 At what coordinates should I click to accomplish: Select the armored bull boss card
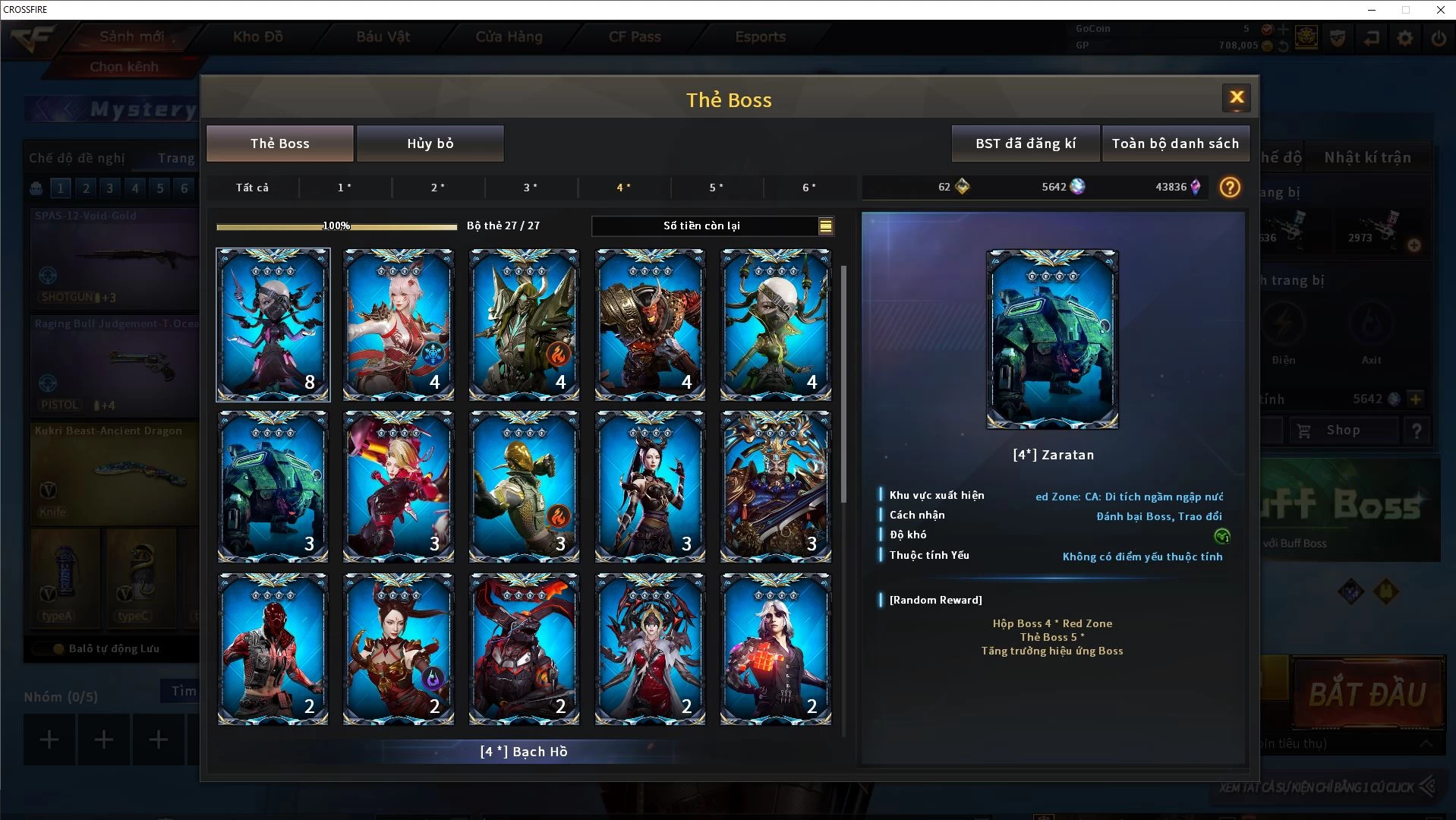[650, 324]
